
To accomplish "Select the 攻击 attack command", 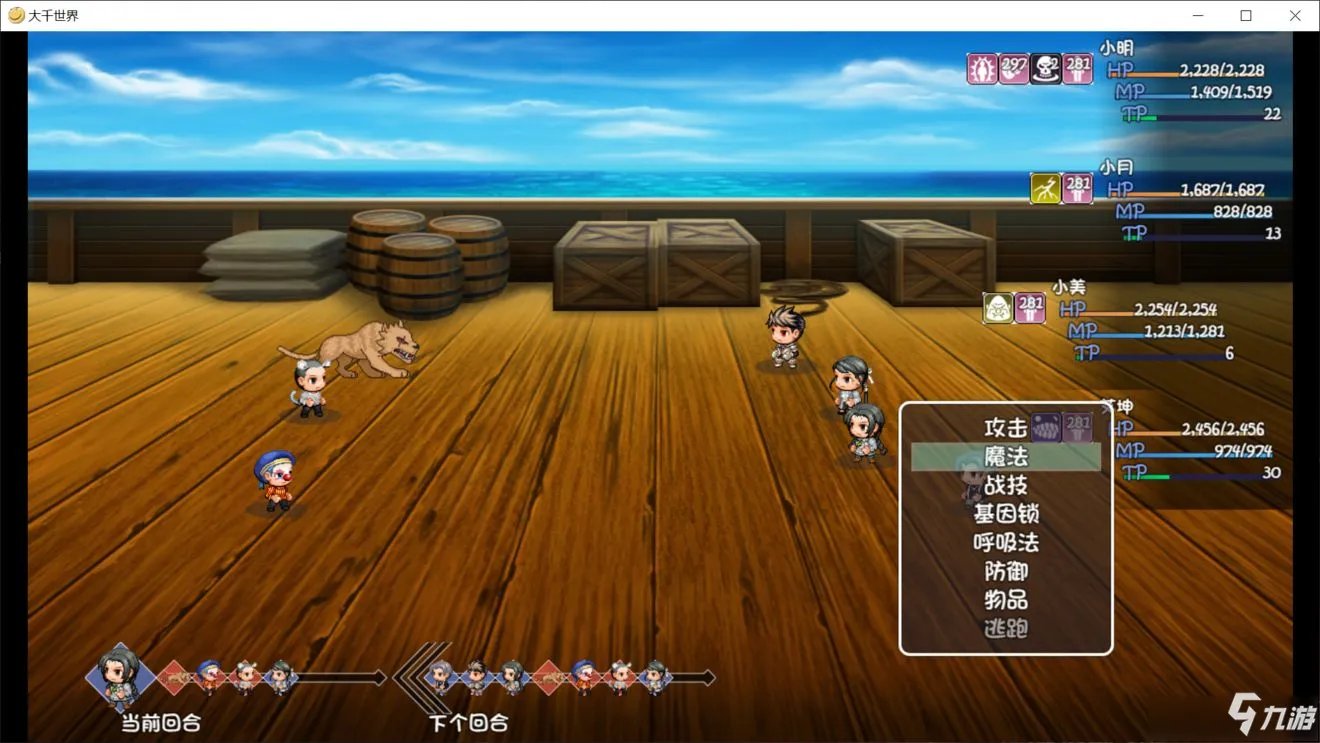I will (x=1005, y=428).
